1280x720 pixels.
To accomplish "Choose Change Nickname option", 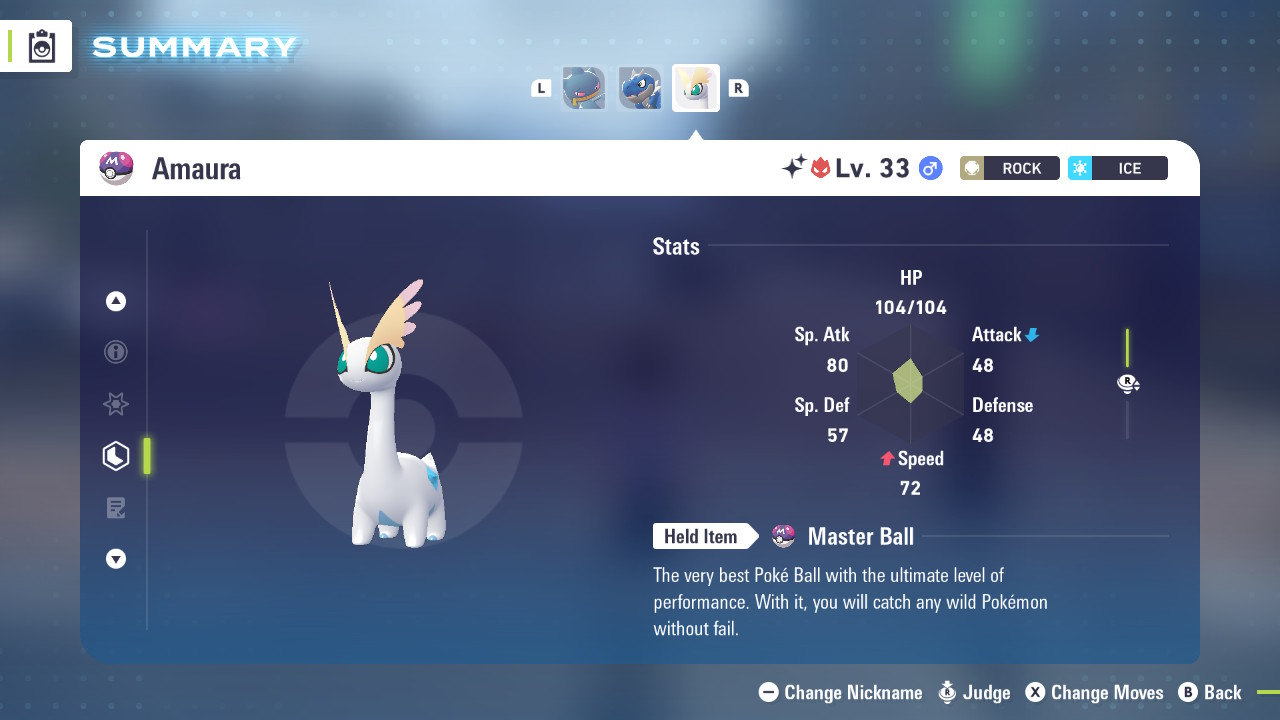I will tap(840, 692).
